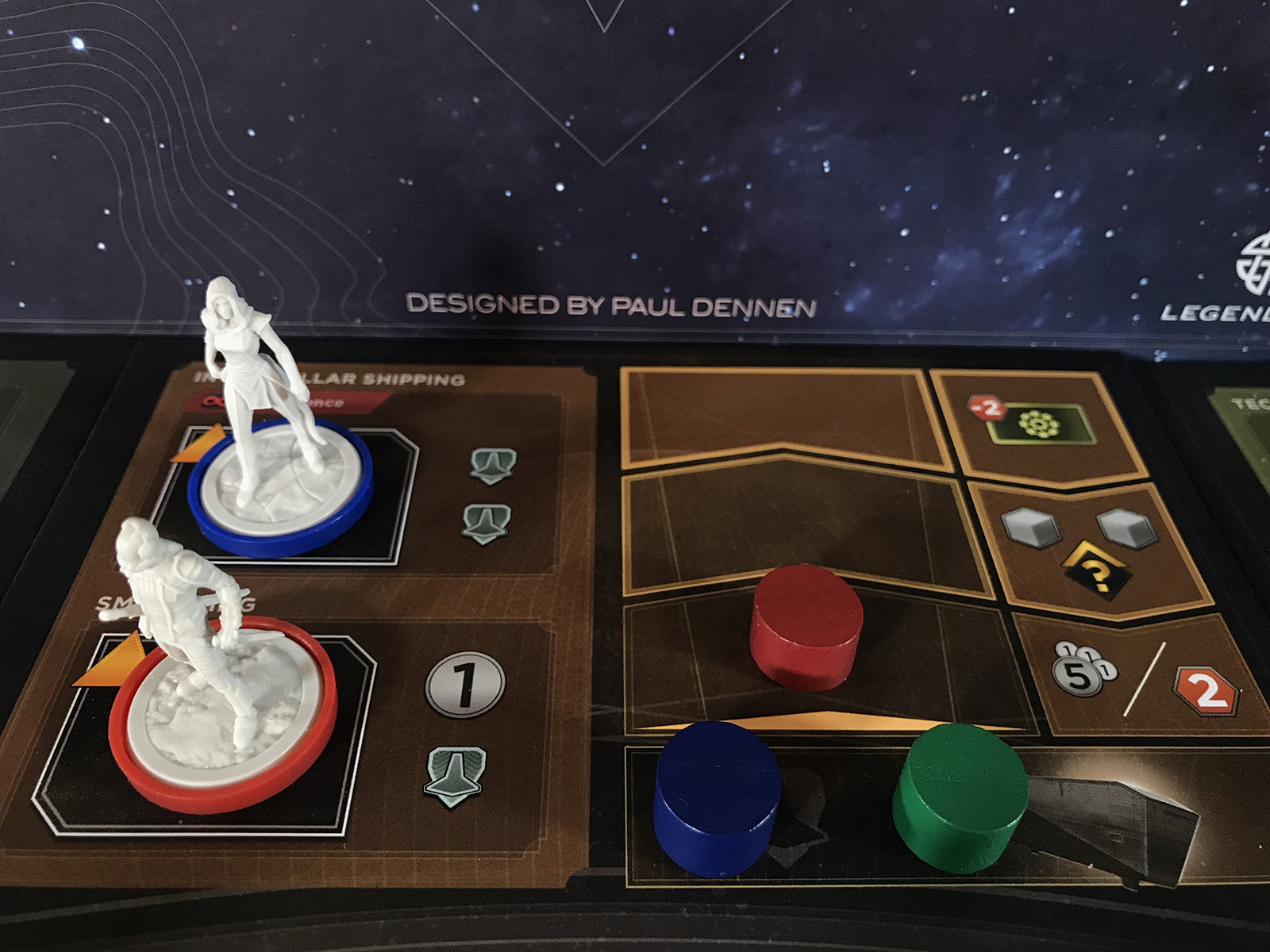Select the yellow question mark icon

(1097, 570)
